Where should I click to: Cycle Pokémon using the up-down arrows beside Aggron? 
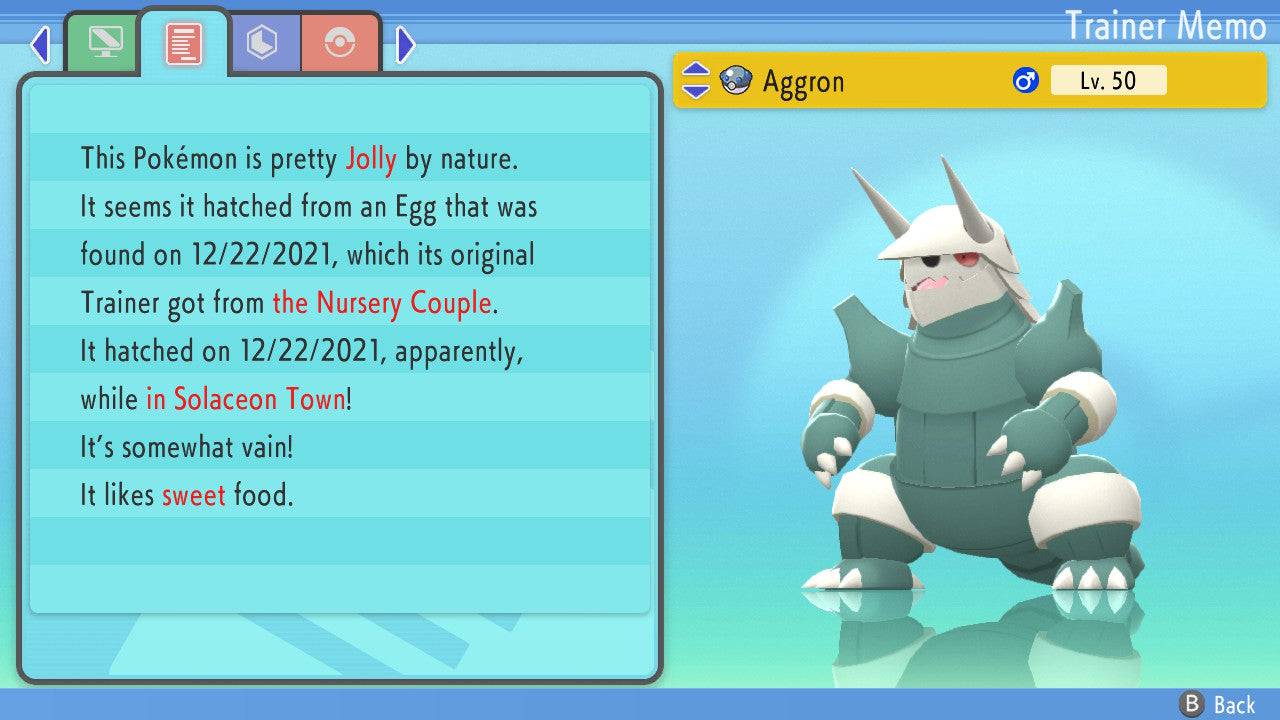pyautogui.click(x=696, y=81)
